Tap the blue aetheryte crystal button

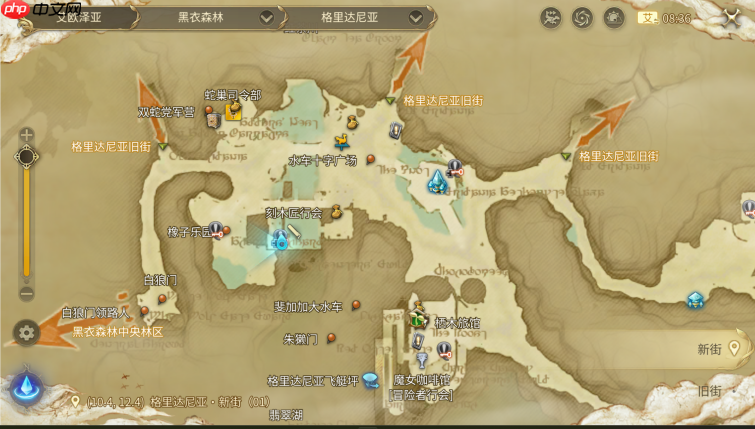click(25, 388)
